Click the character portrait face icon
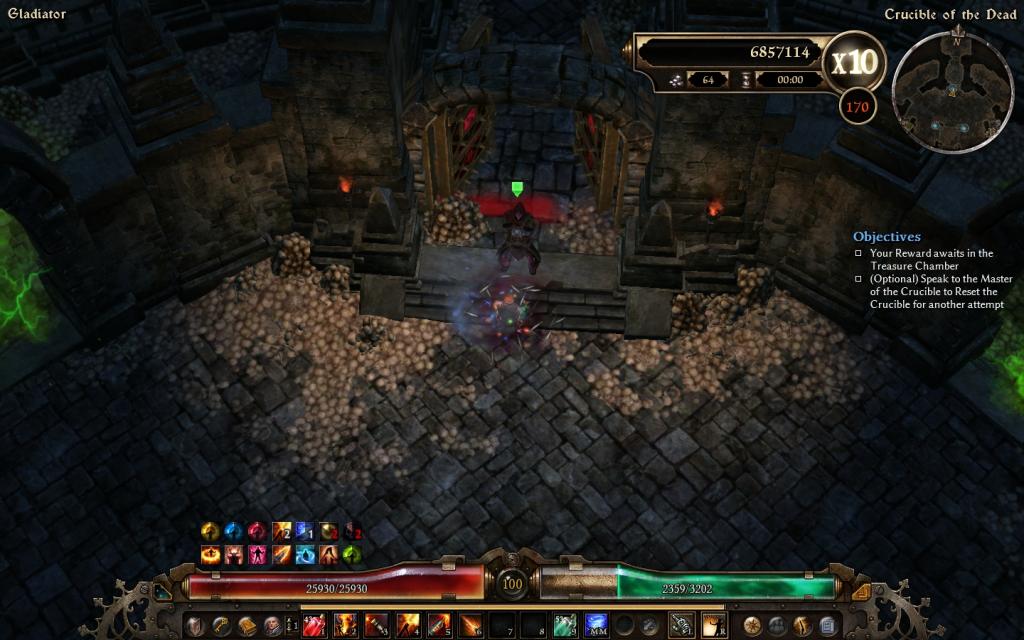The image size is (1024, 640). [x=271, y=626]
